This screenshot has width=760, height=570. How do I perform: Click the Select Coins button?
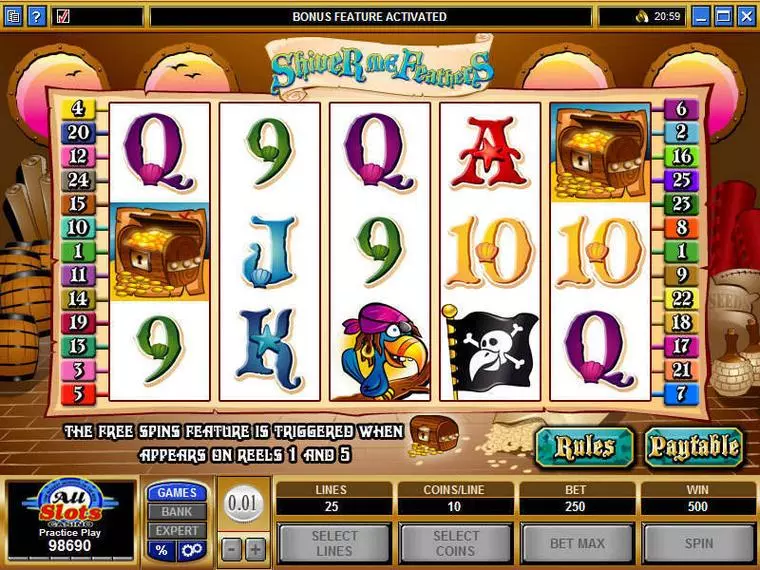click(456, 544)
